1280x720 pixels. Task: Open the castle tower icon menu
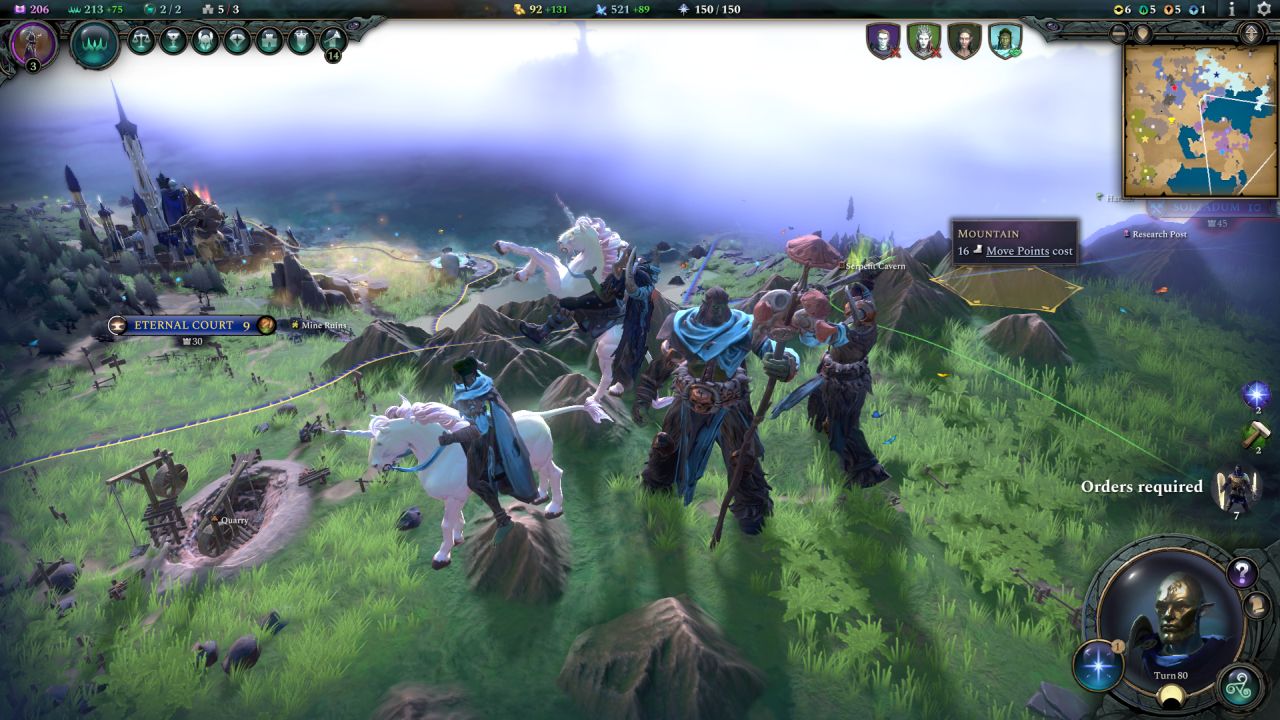point(269,41)
